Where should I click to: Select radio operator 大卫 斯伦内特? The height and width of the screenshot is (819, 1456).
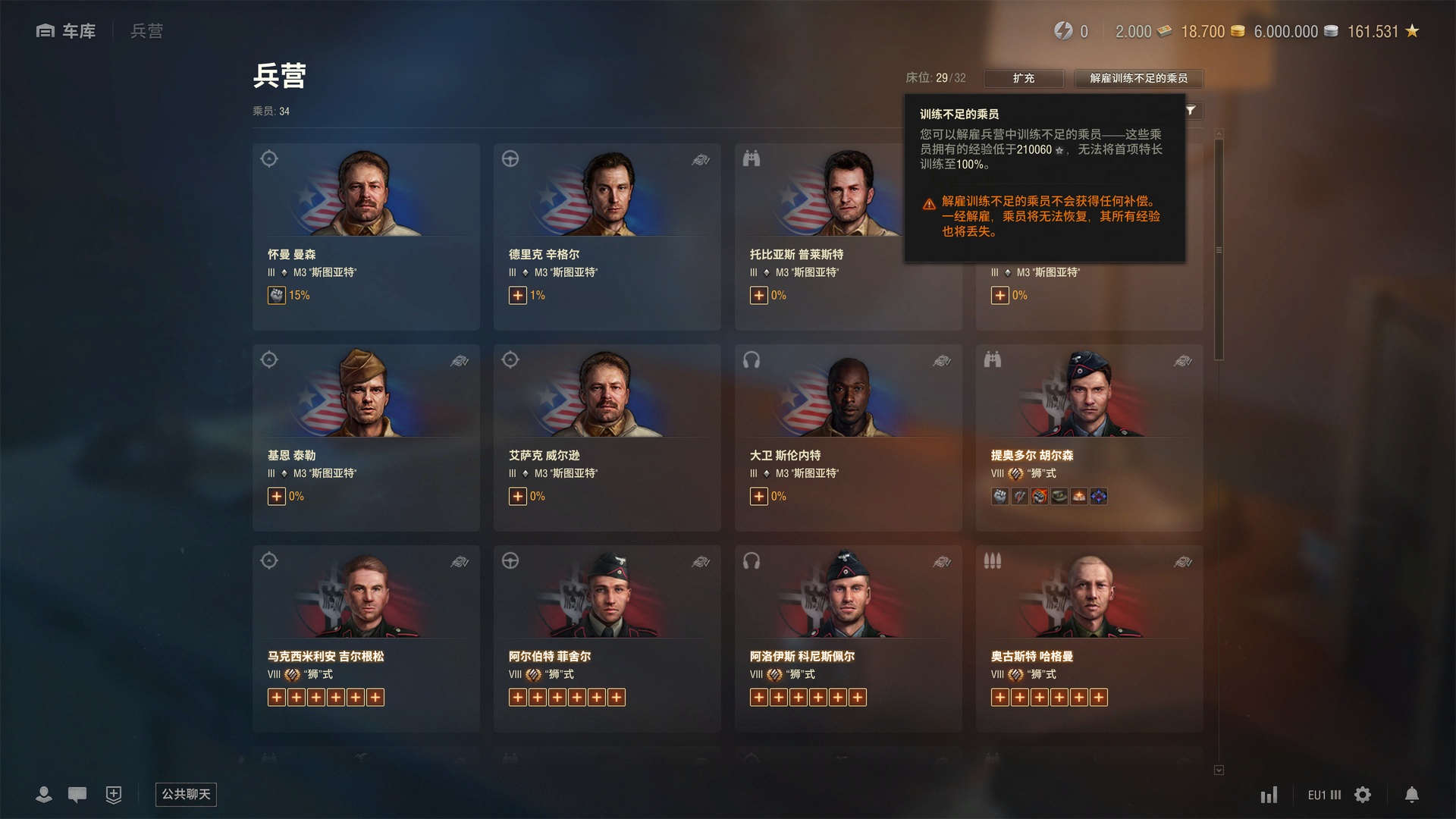click(x=848, y=437)
